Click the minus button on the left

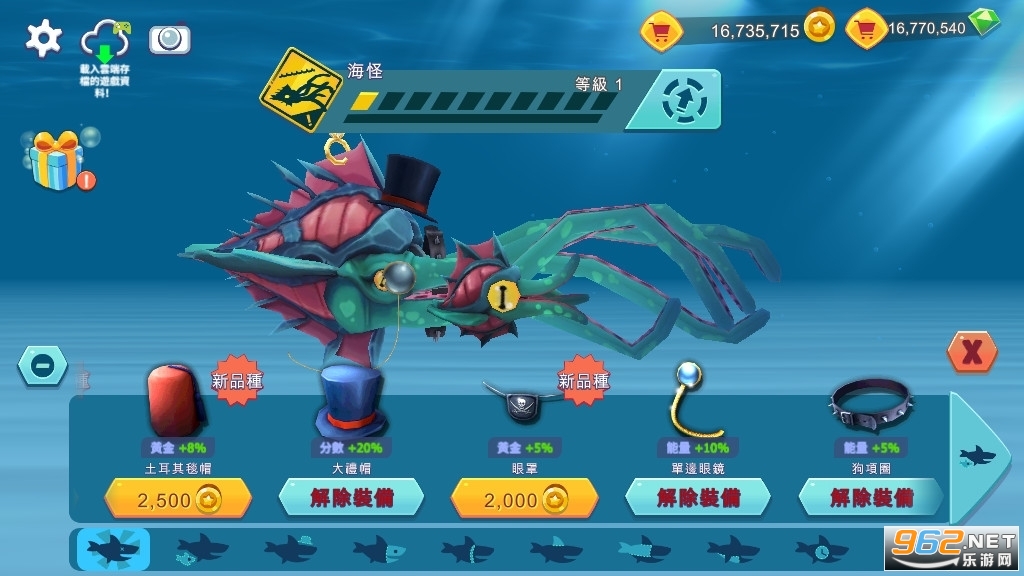coord(43,366)
